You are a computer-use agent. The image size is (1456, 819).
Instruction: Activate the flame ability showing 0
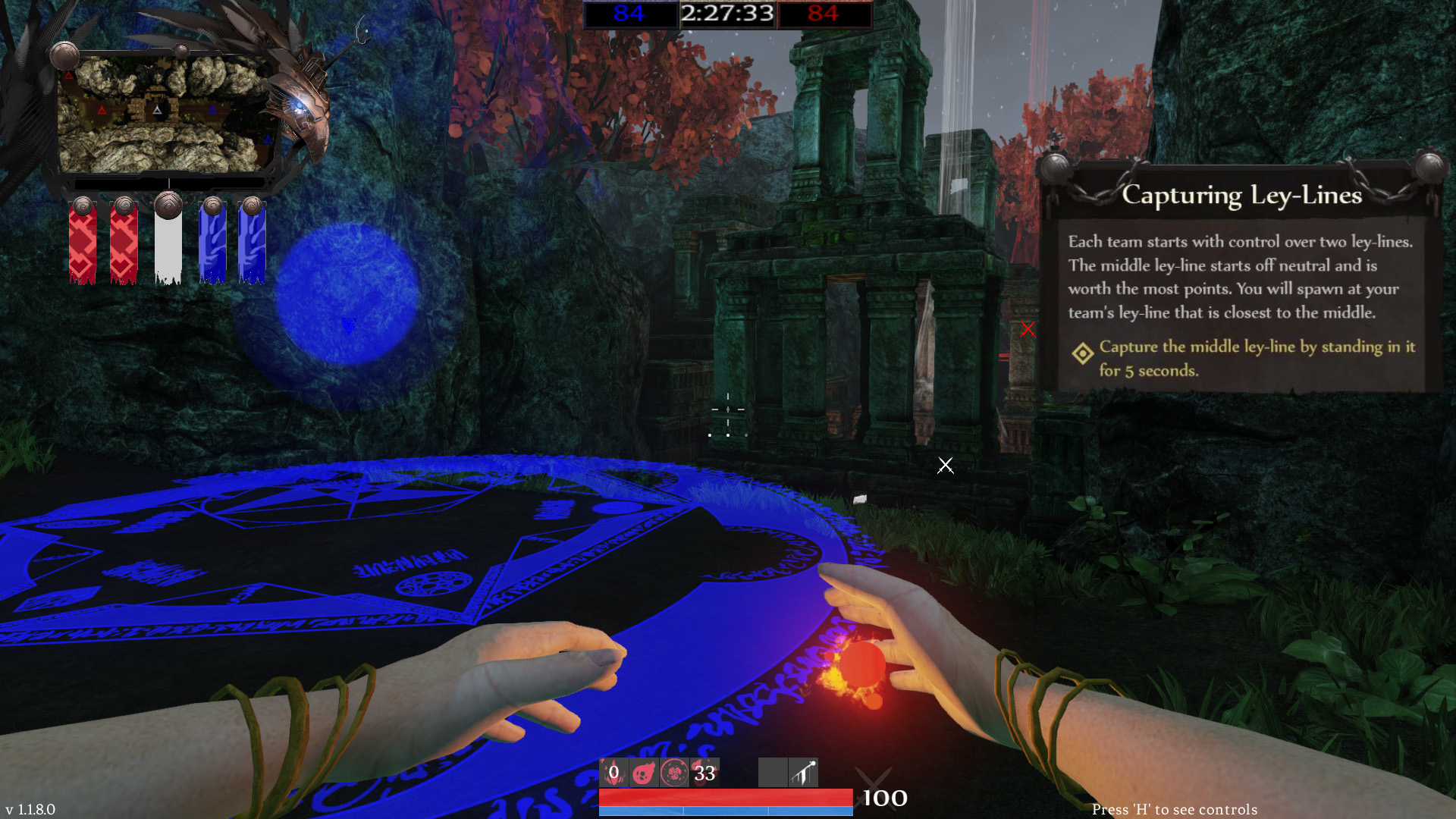[x=613, y=773]
